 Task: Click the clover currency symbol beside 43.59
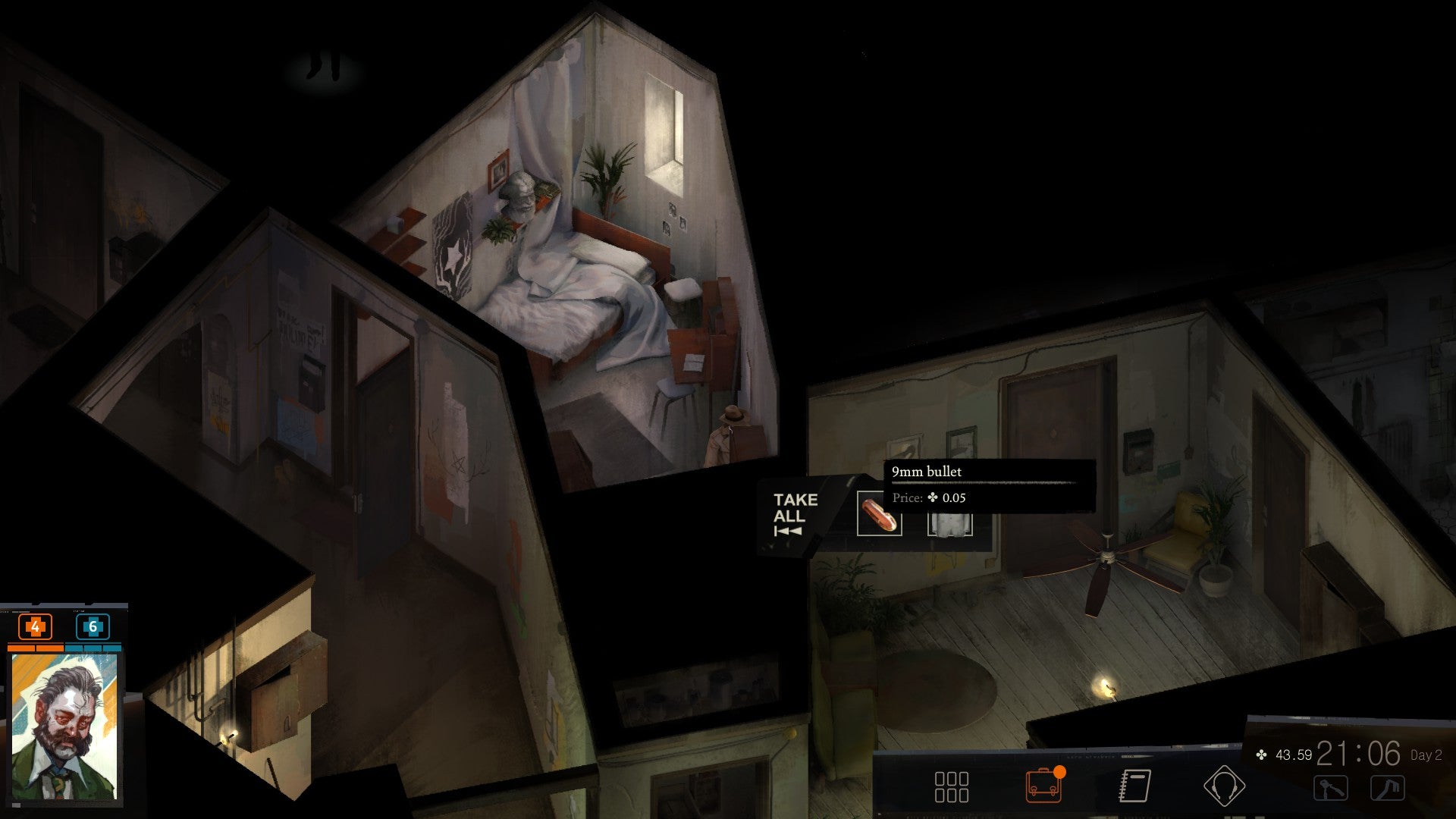click(1261, 755)
